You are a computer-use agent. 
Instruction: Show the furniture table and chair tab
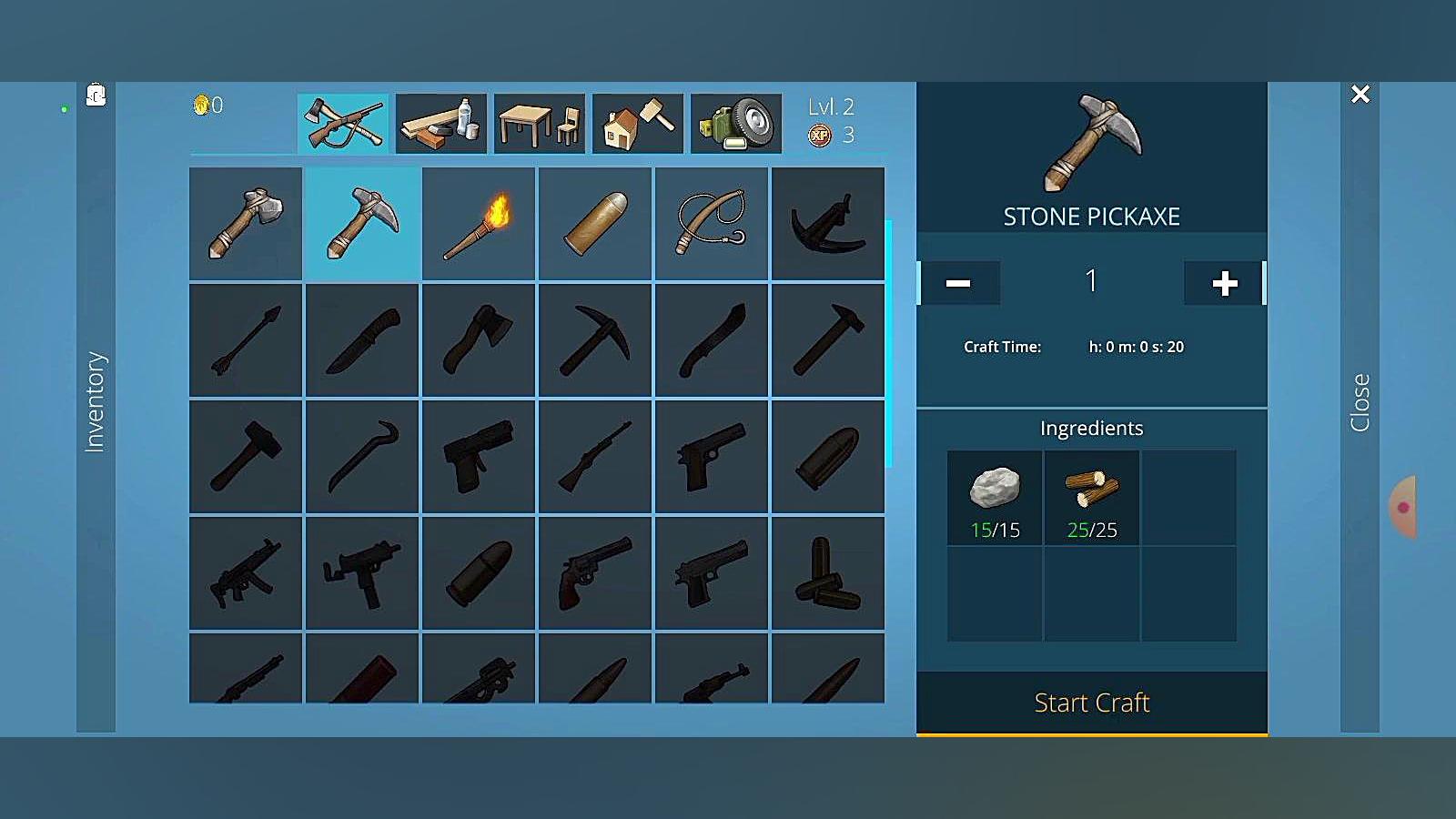[x=540, y=123]
